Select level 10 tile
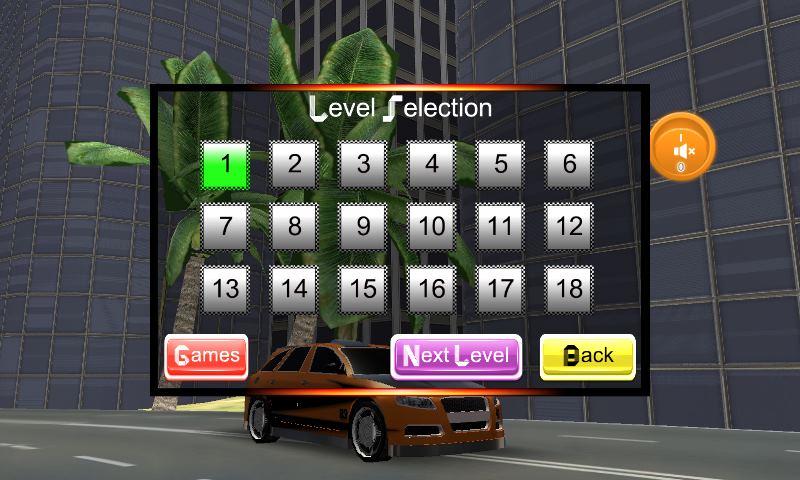 click(x=432, y=226)
